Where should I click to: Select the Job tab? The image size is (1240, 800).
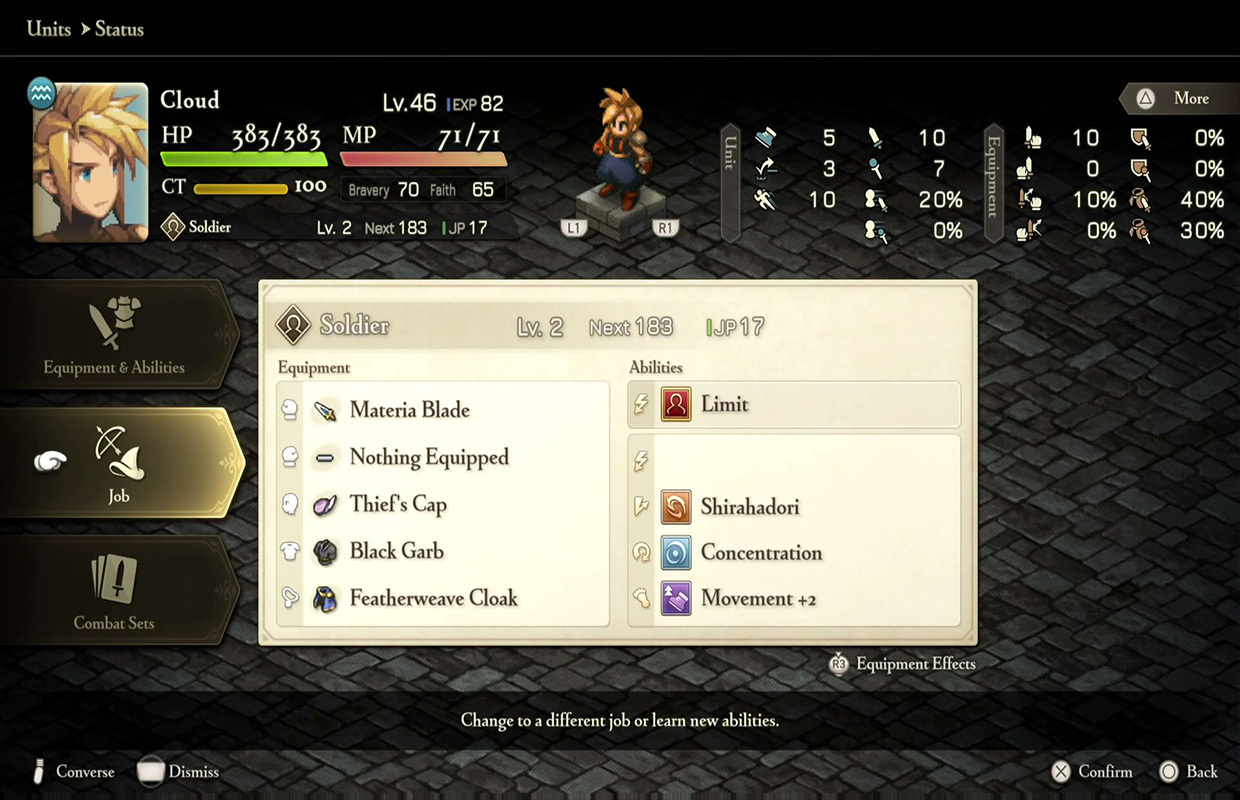click(x=119, y=463)
